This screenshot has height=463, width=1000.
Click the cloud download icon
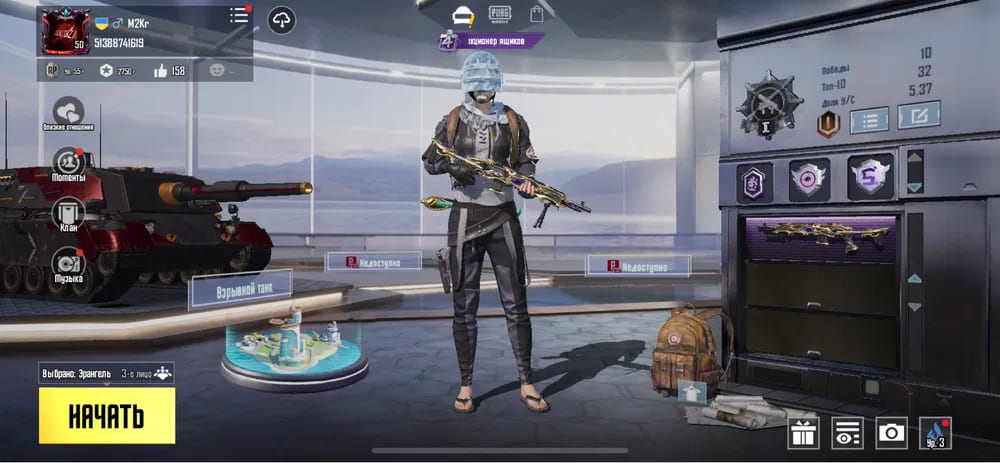[x=281, y=19]
